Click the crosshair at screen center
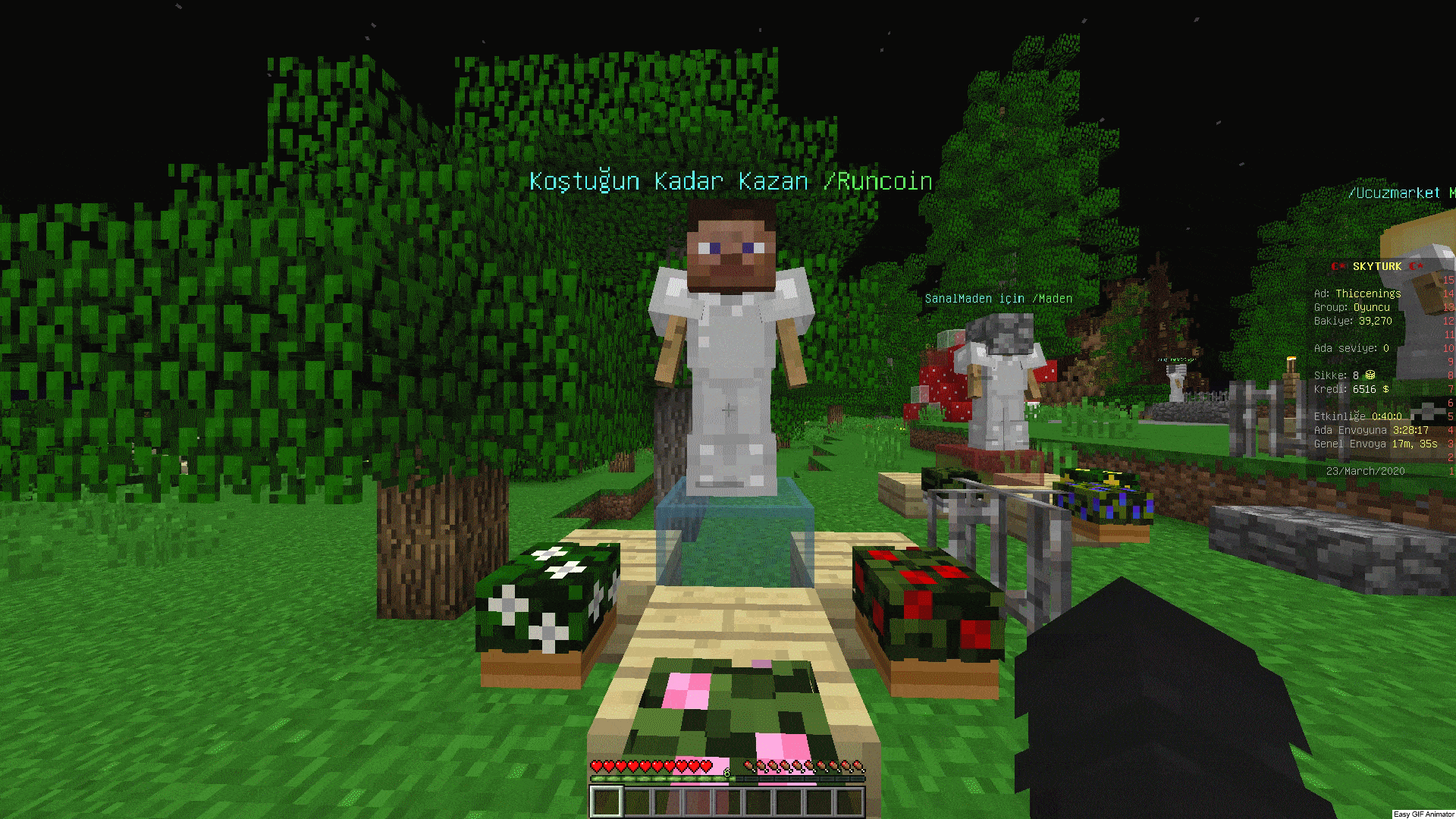The width and height of the screenshot is (1456, 819). pos(728,409)
